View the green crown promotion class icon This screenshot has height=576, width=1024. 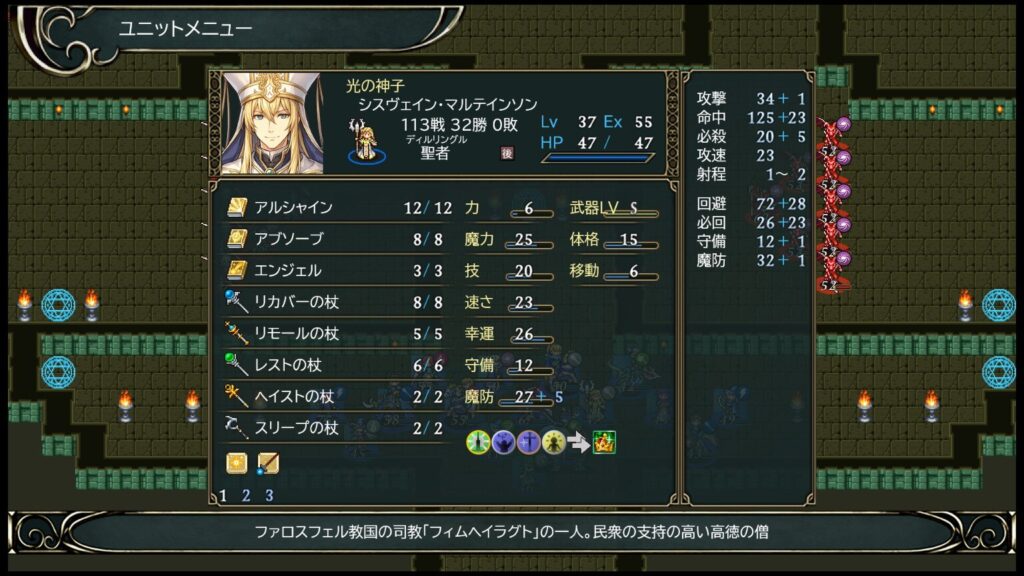[604, 442]
